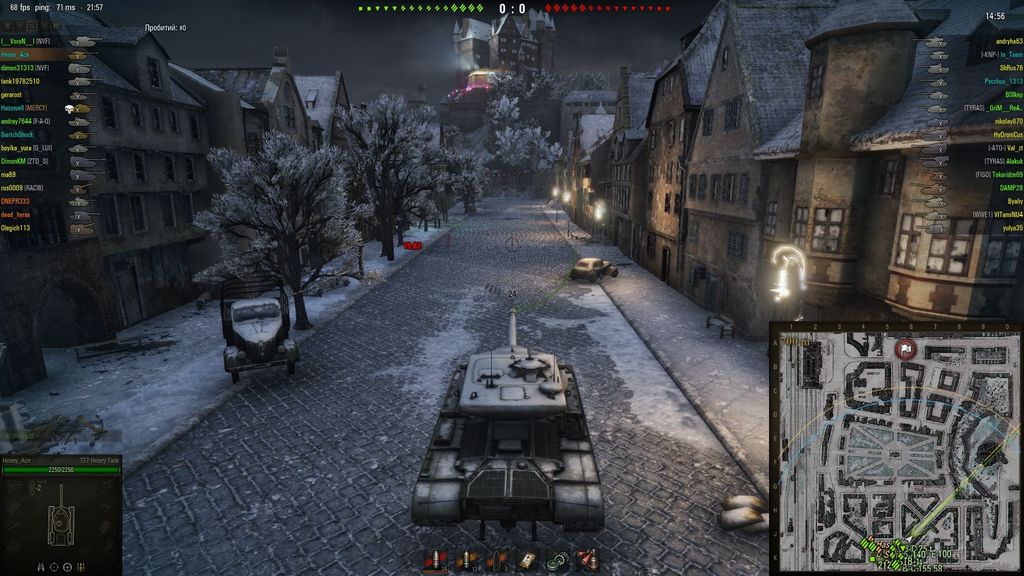
Task: Select Heavy_Ace row in allied list
Action: [x=17, y=55]
